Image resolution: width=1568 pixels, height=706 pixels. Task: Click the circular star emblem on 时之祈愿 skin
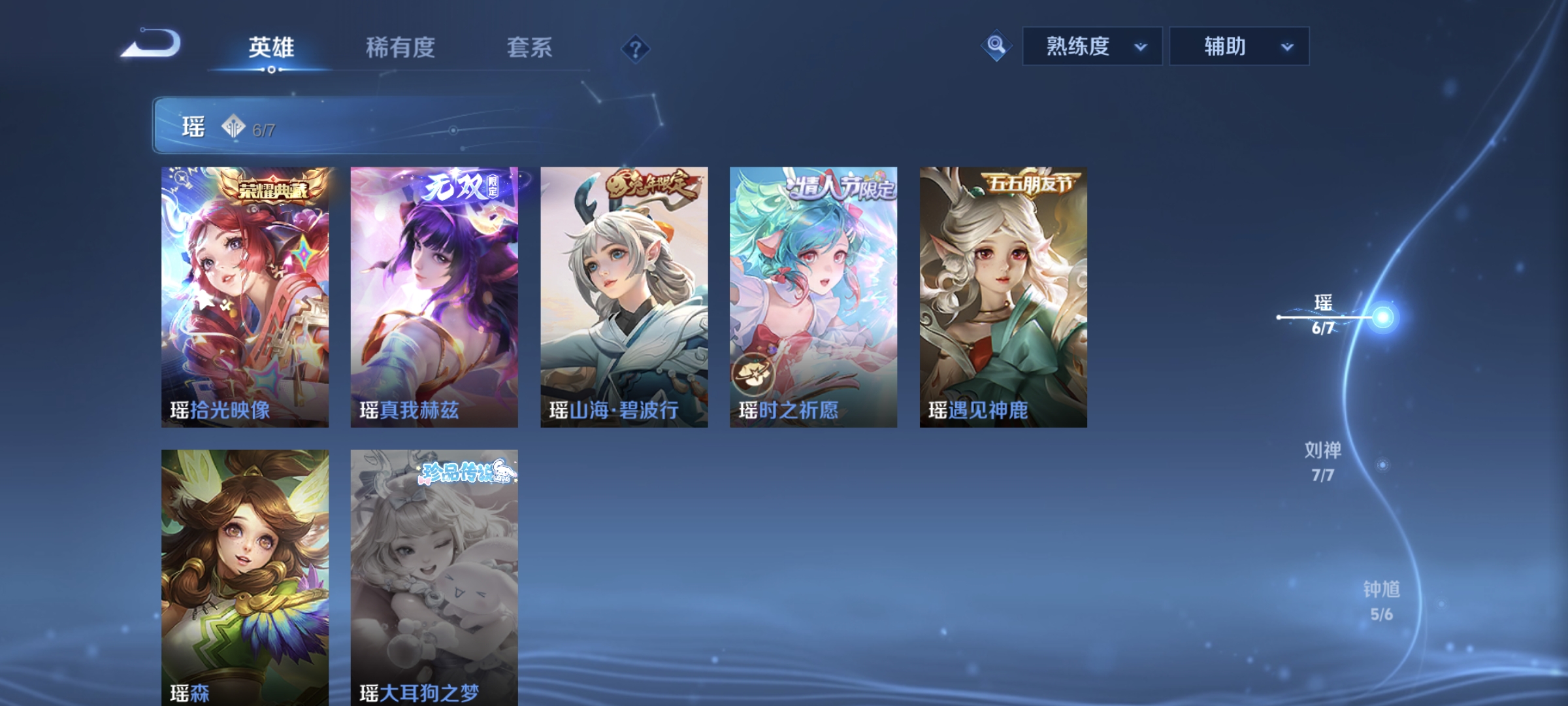click(x=753, y=374)
